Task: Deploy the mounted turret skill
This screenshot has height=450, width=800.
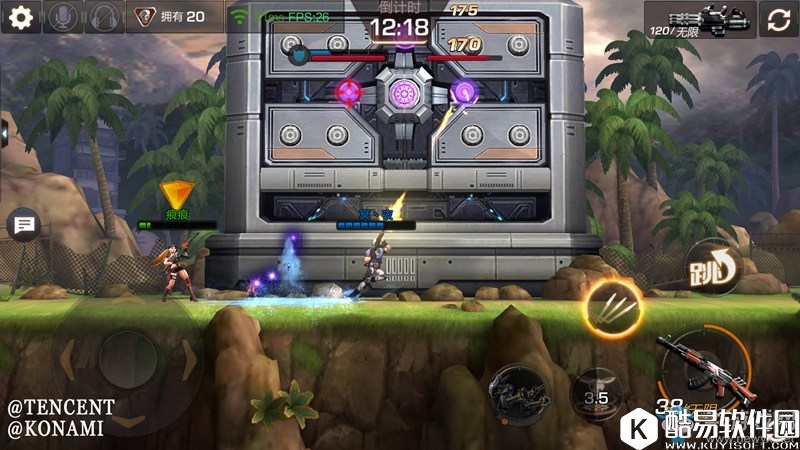Action: [x=519, y=390]
